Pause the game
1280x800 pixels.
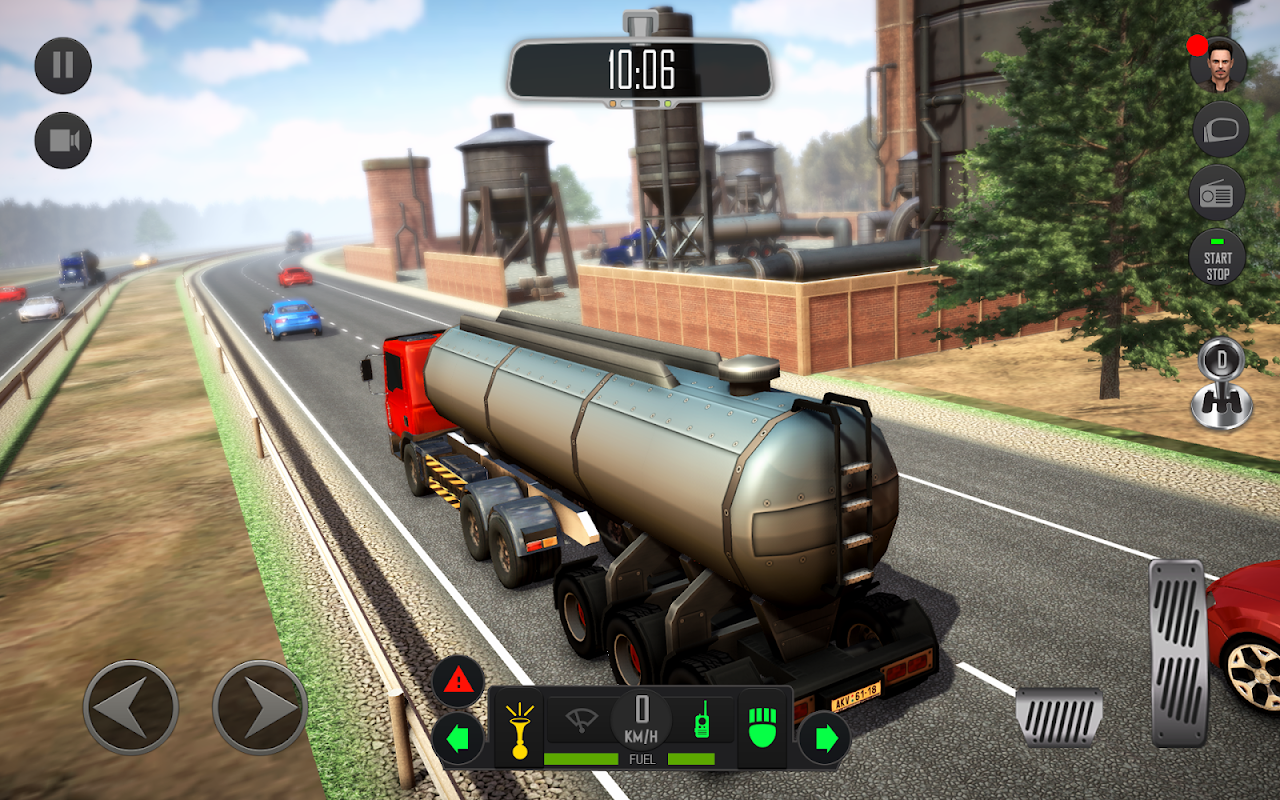point(63,66)
